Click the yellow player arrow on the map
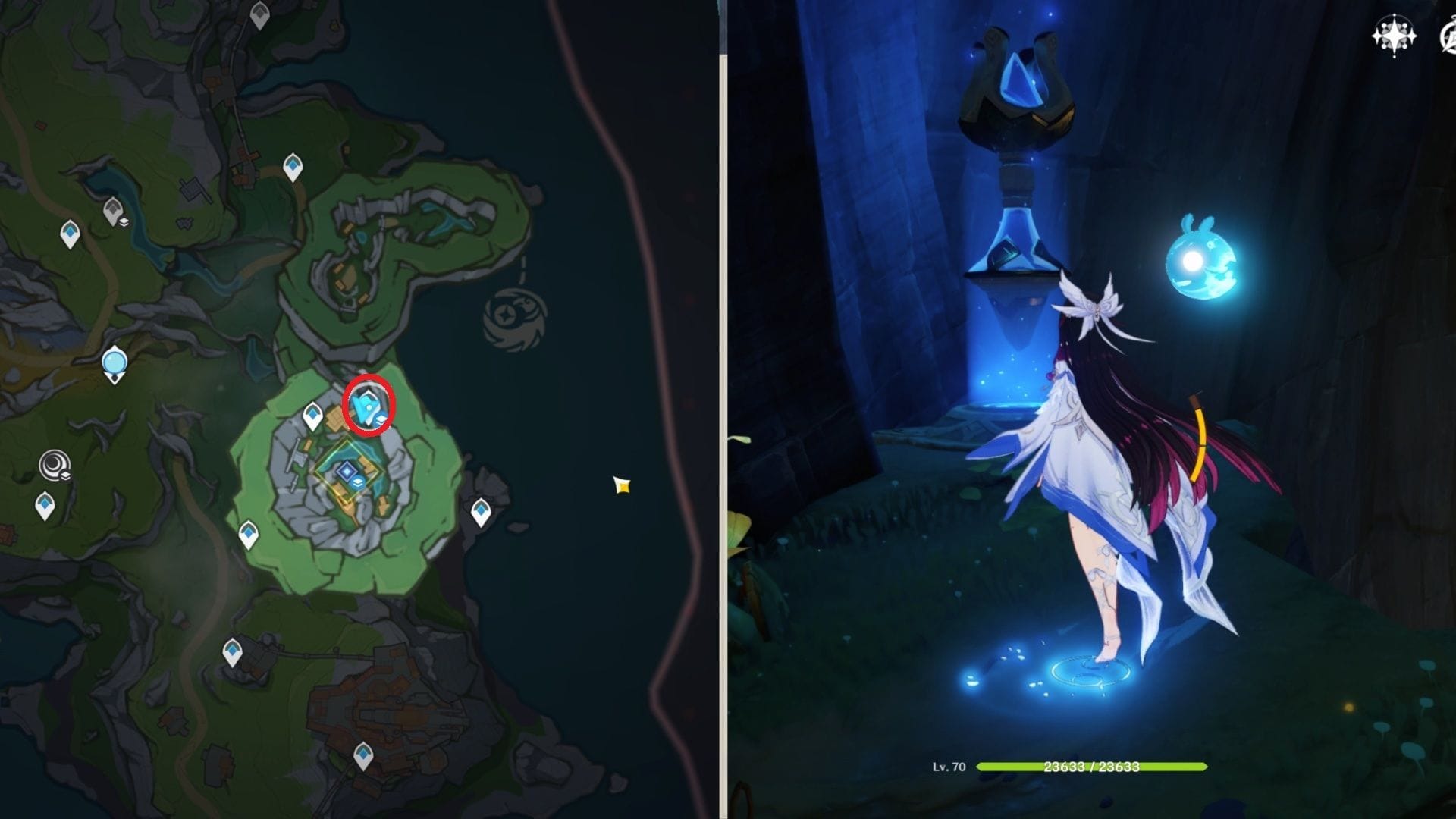 [x=622, y=485]
